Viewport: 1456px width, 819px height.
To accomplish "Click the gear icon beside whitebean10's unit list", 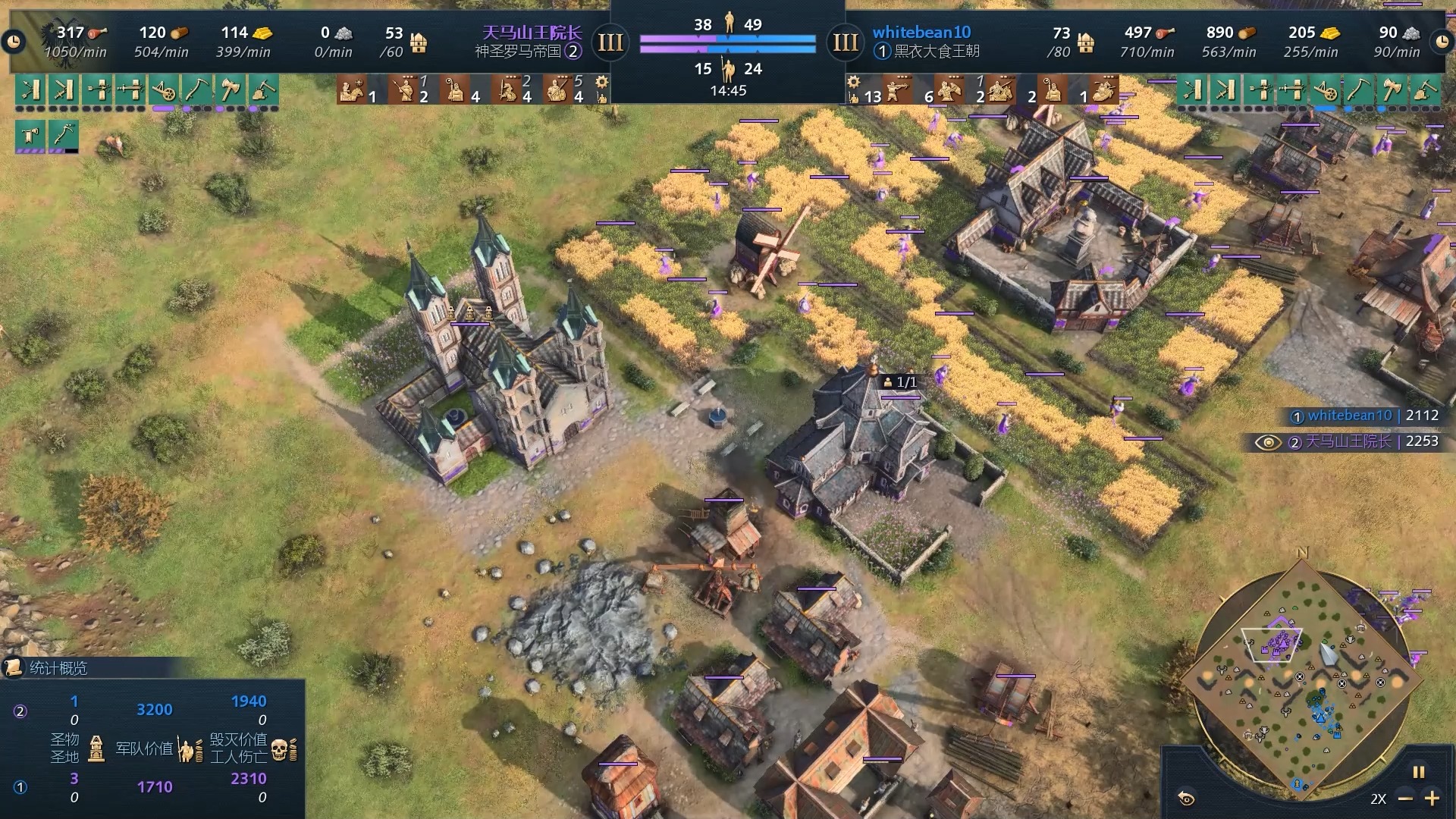I will (x=853, y=82).
